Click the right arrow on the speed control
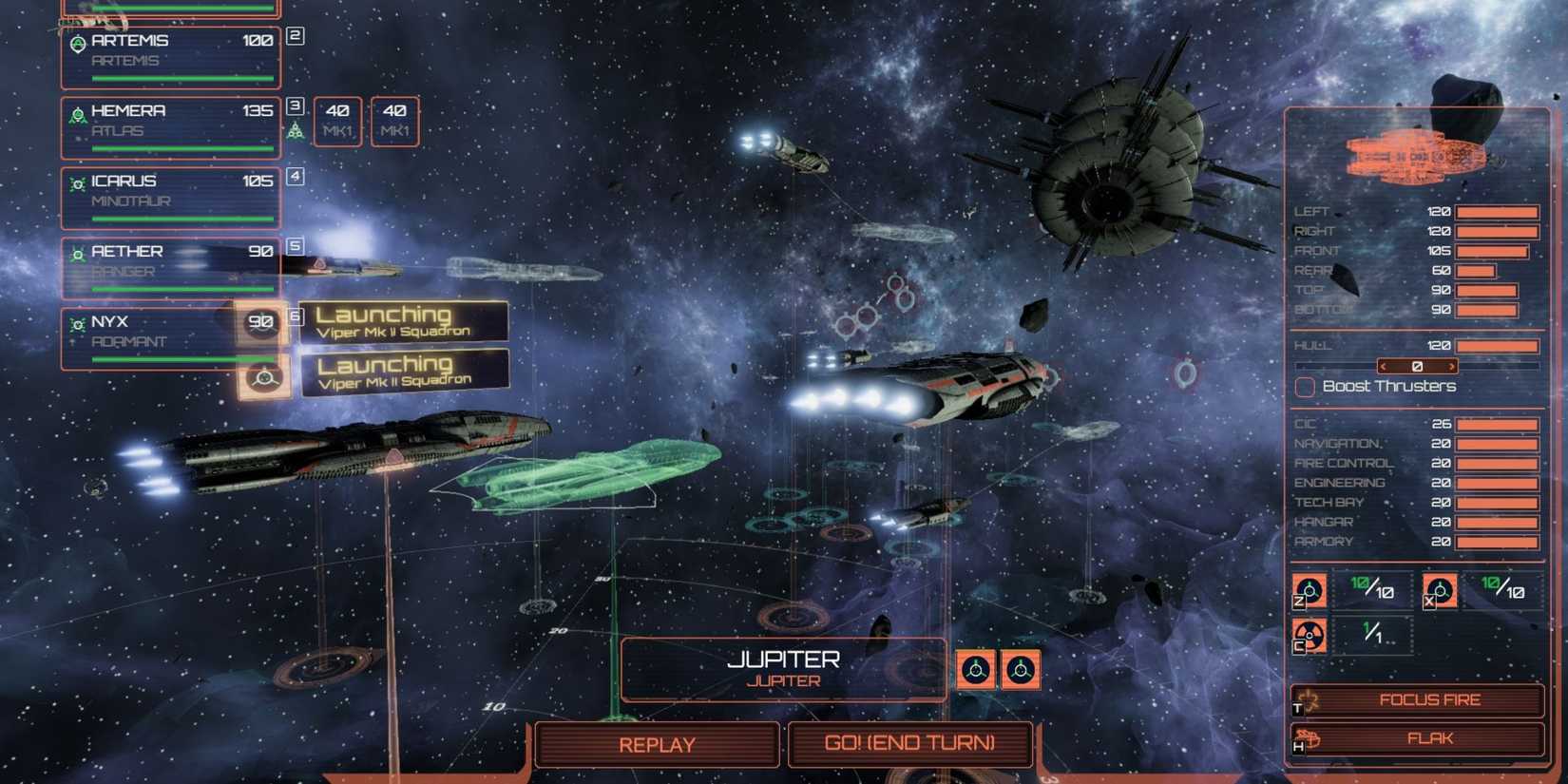The image size is (1568, 784). [1451, 365]
